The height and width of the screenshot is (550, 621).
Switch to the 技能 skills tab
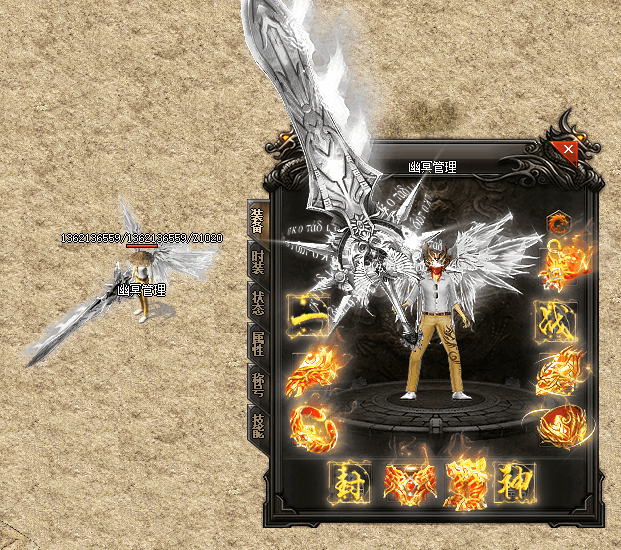click(x=257, y=422)
